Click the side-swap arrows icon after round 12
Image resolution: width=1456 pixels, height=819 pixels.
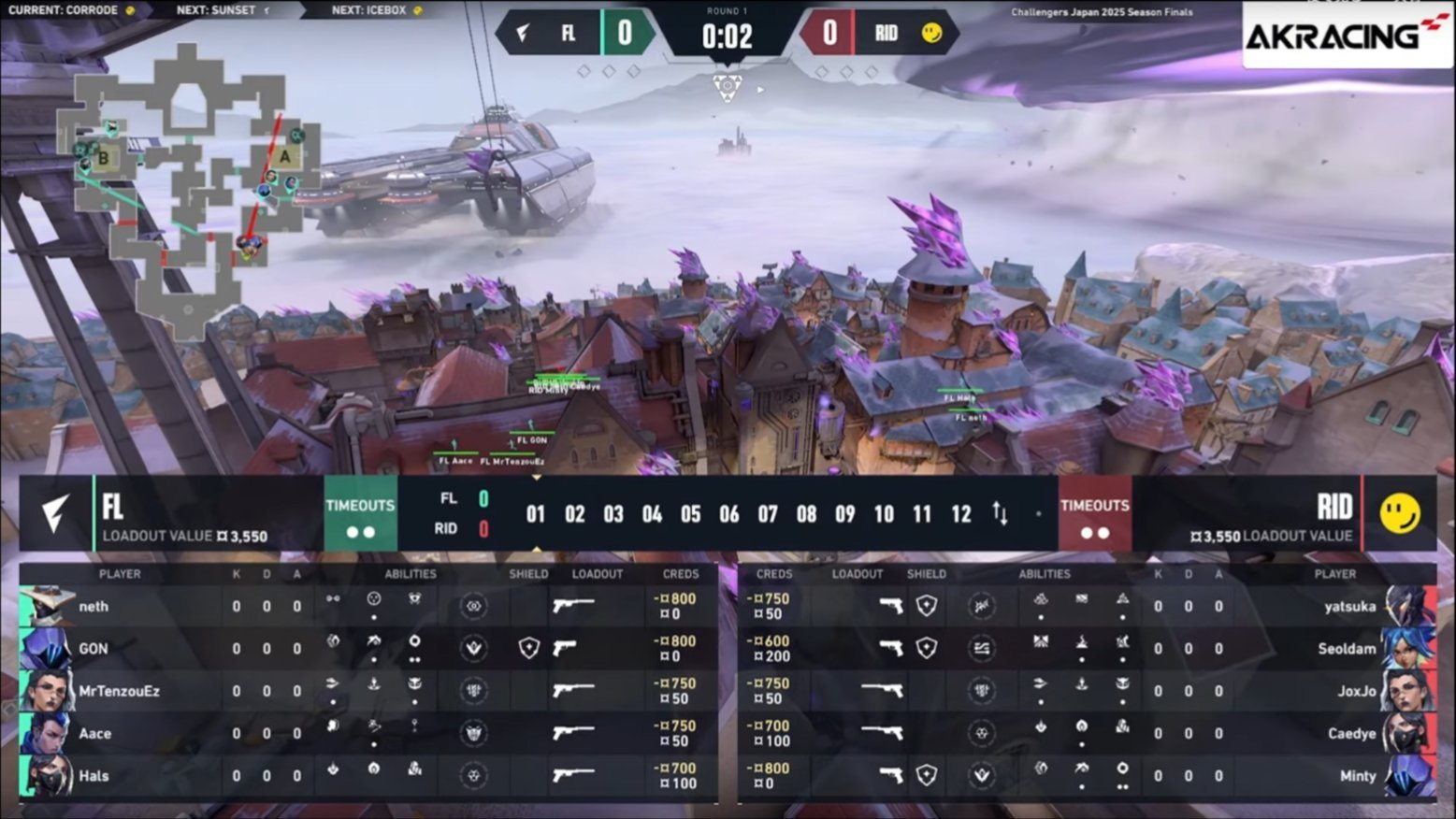pyautogui.click(x=1000, y=513)
